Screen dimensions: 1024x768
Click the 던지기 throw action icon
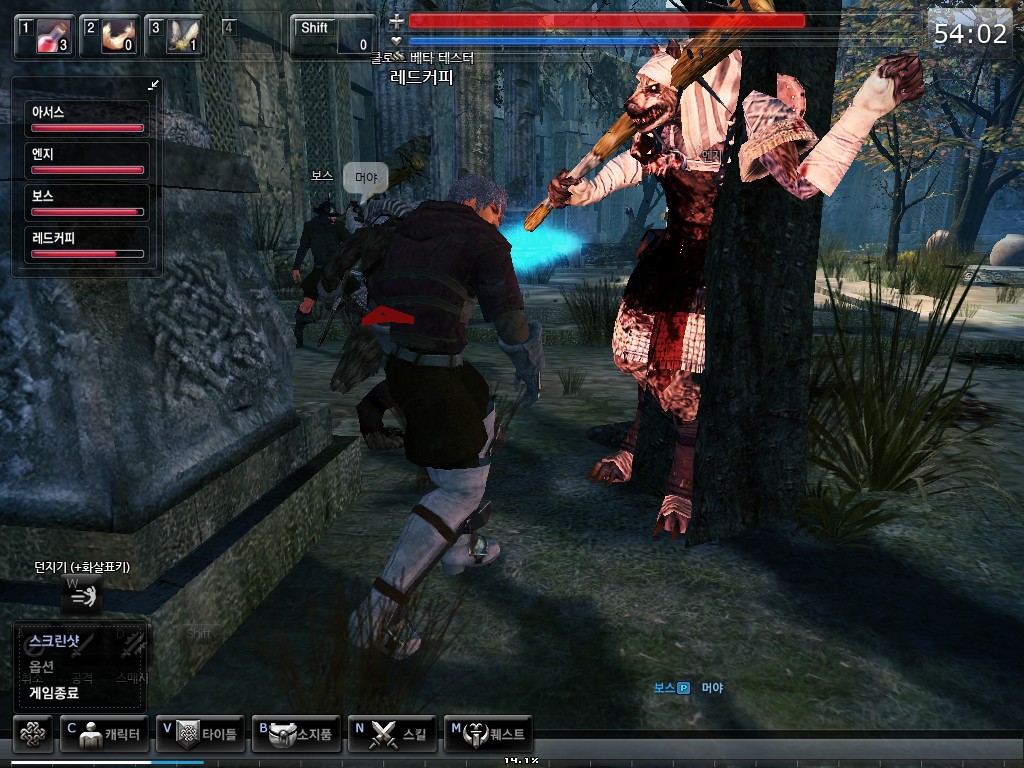click(x=83, y=596)
